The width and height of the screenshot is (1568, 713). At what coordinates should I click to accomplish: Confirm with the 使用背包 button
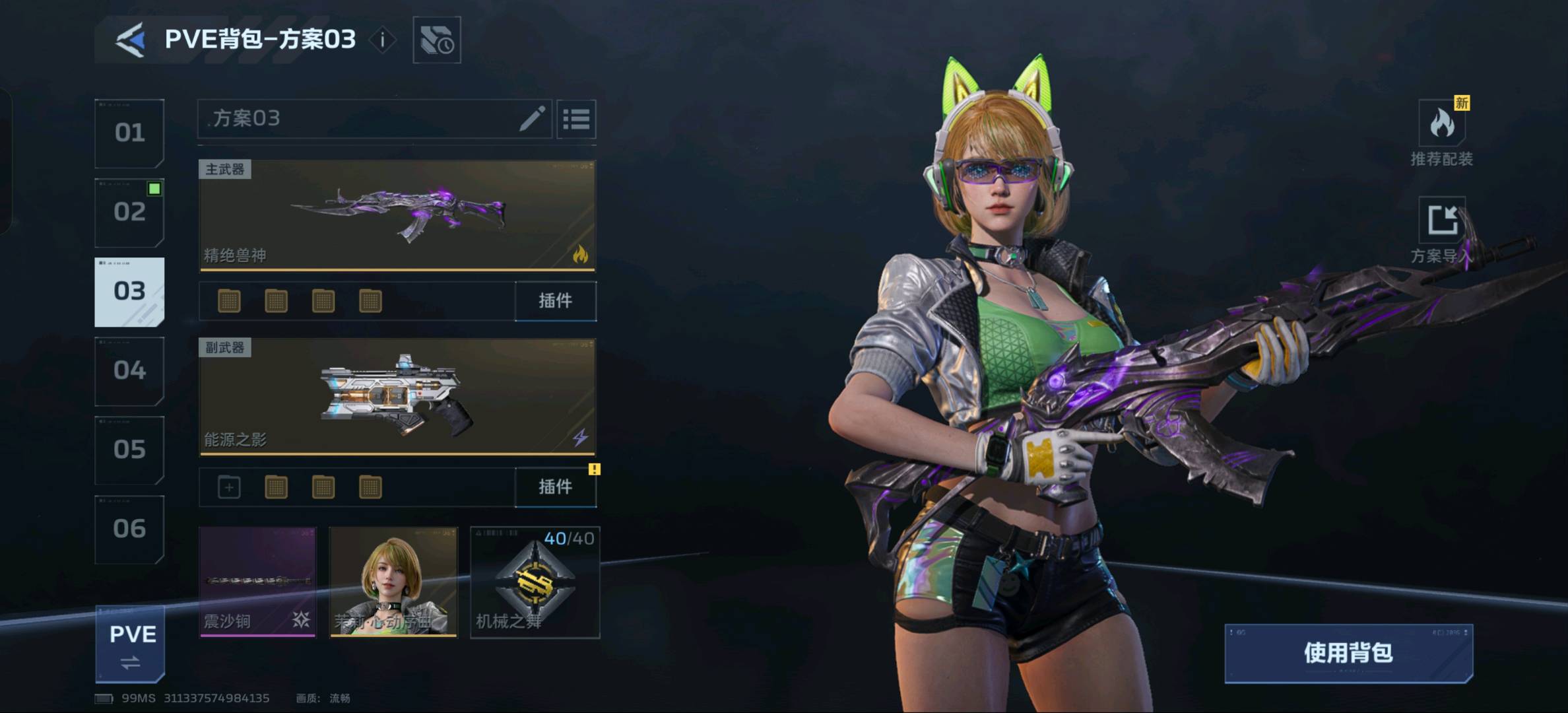(x=1348, y=653)
